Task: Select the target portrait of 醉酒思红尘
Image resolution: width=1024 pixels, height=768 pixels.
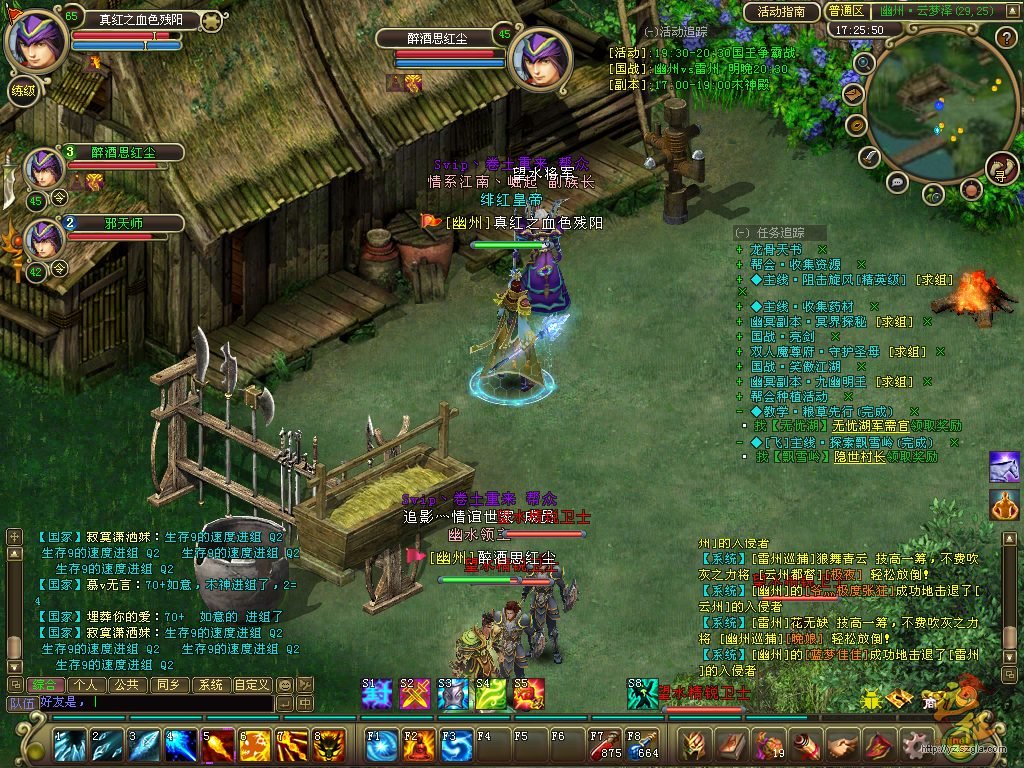Action: coord(540,59)
